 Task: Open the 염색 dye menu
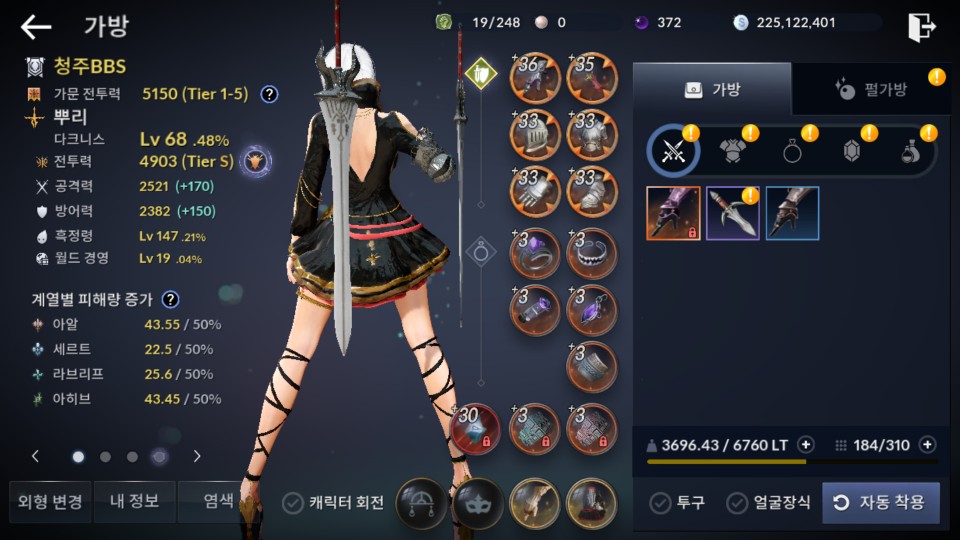217,501
